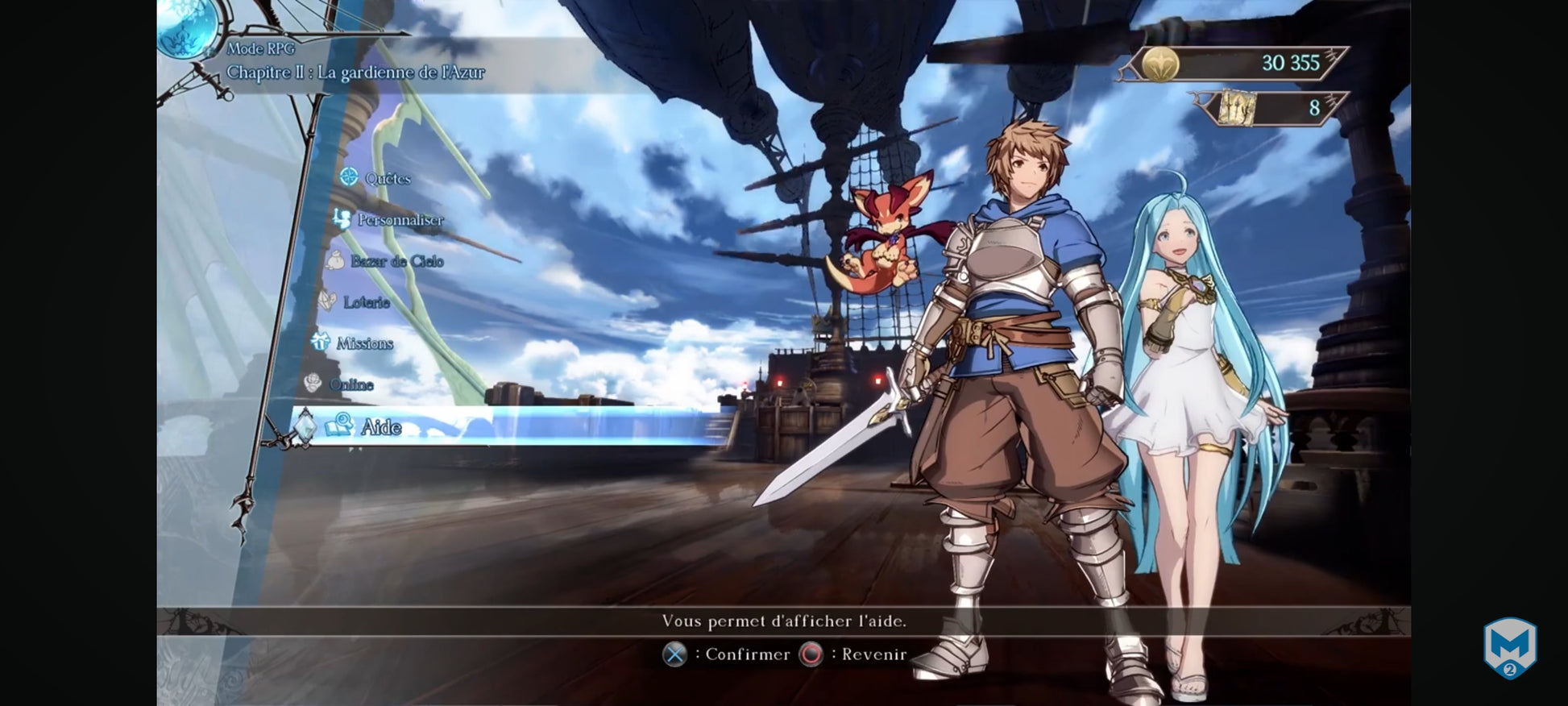Choose the Loterie option
The width and height of the screenshot is (1568, 706).
(366, 301)
